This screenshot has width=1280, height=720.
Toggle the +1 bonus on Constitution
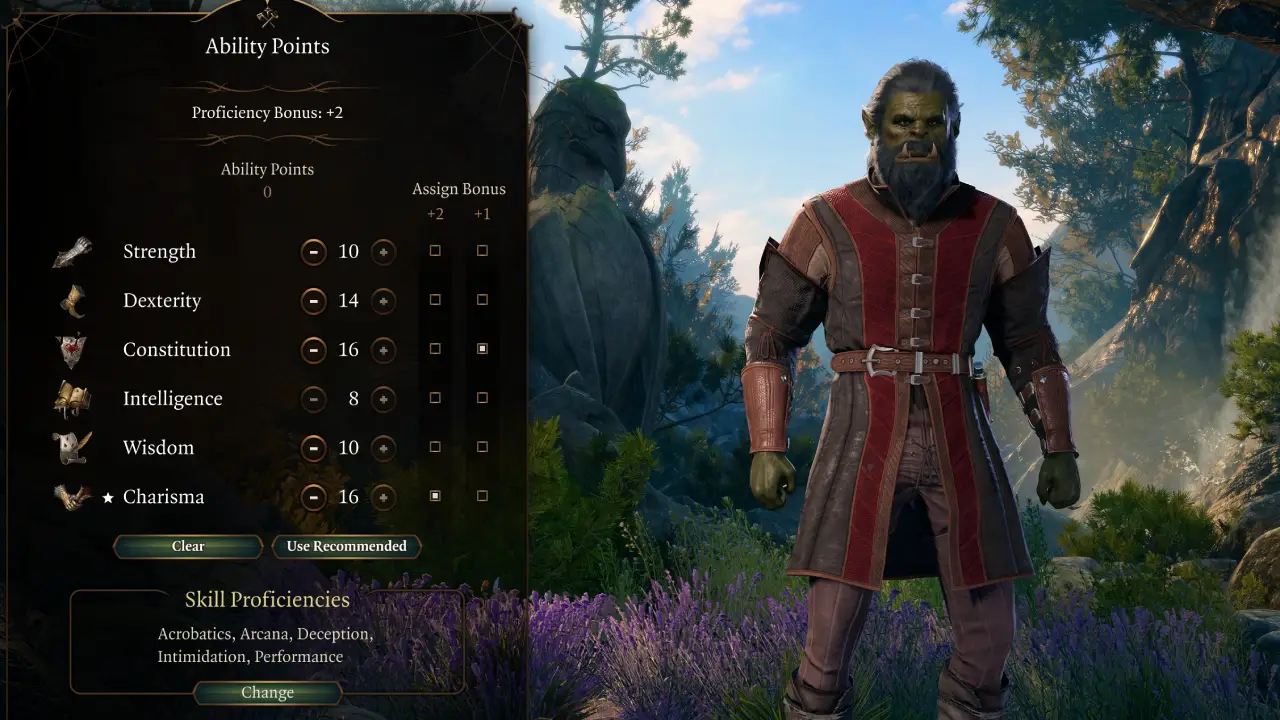click(482, 349)
